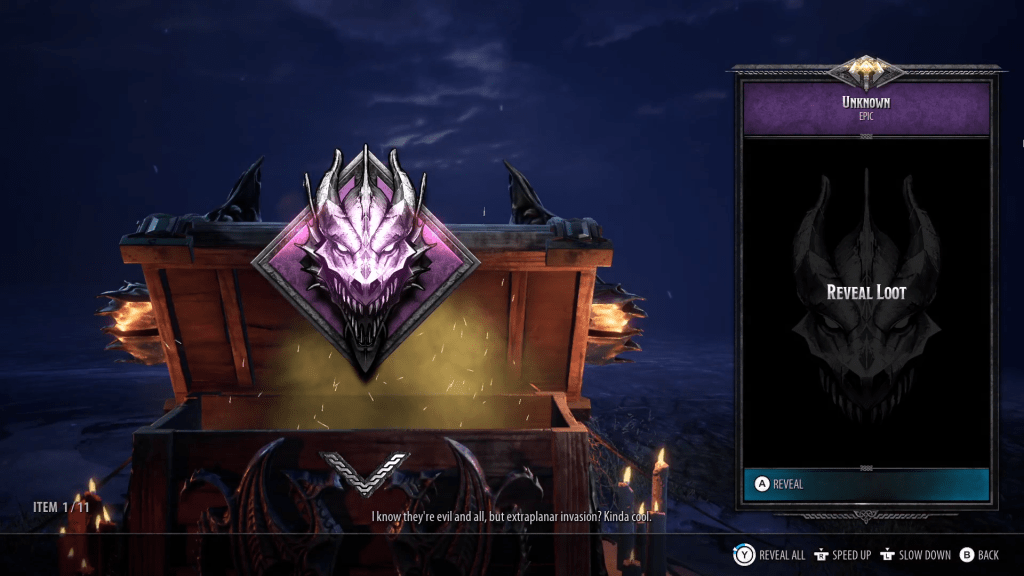Reveal the unknown epic loot card
This screenshot has width=1024, height=576.
pyautogui.click(x=866, y=292)
